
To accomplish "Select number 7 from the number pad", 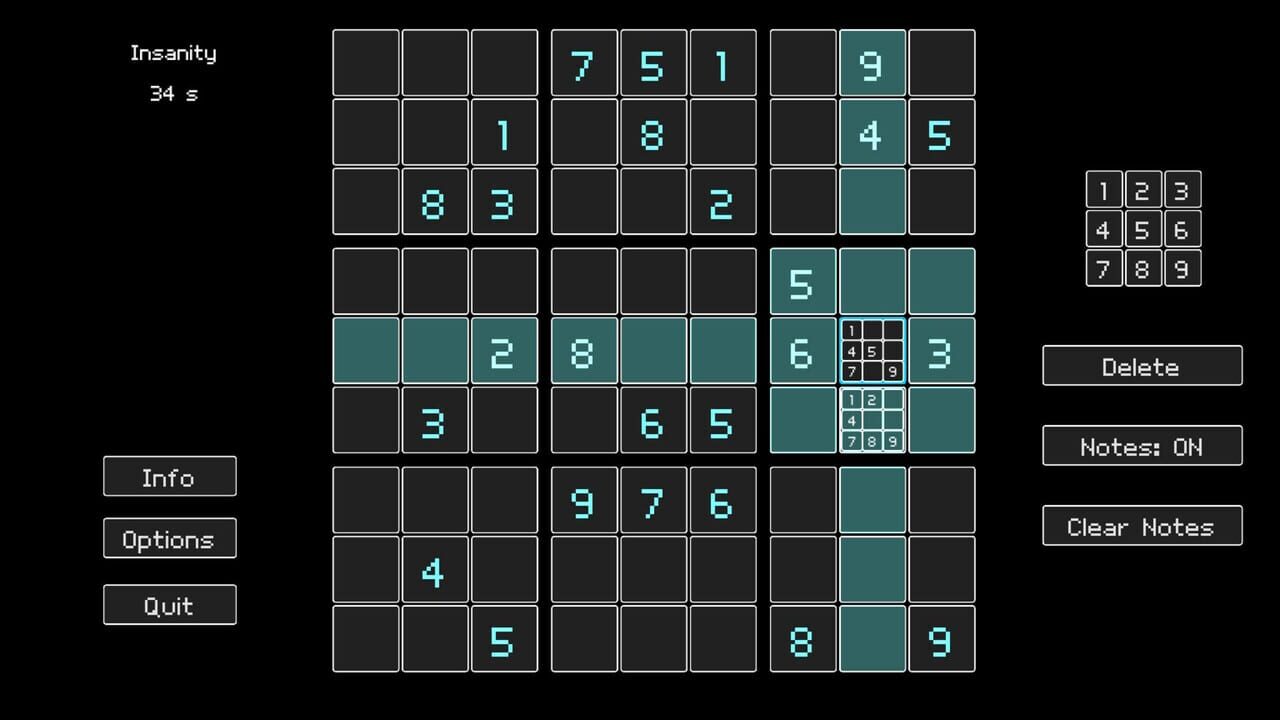I will click(x=1104, y=269).
